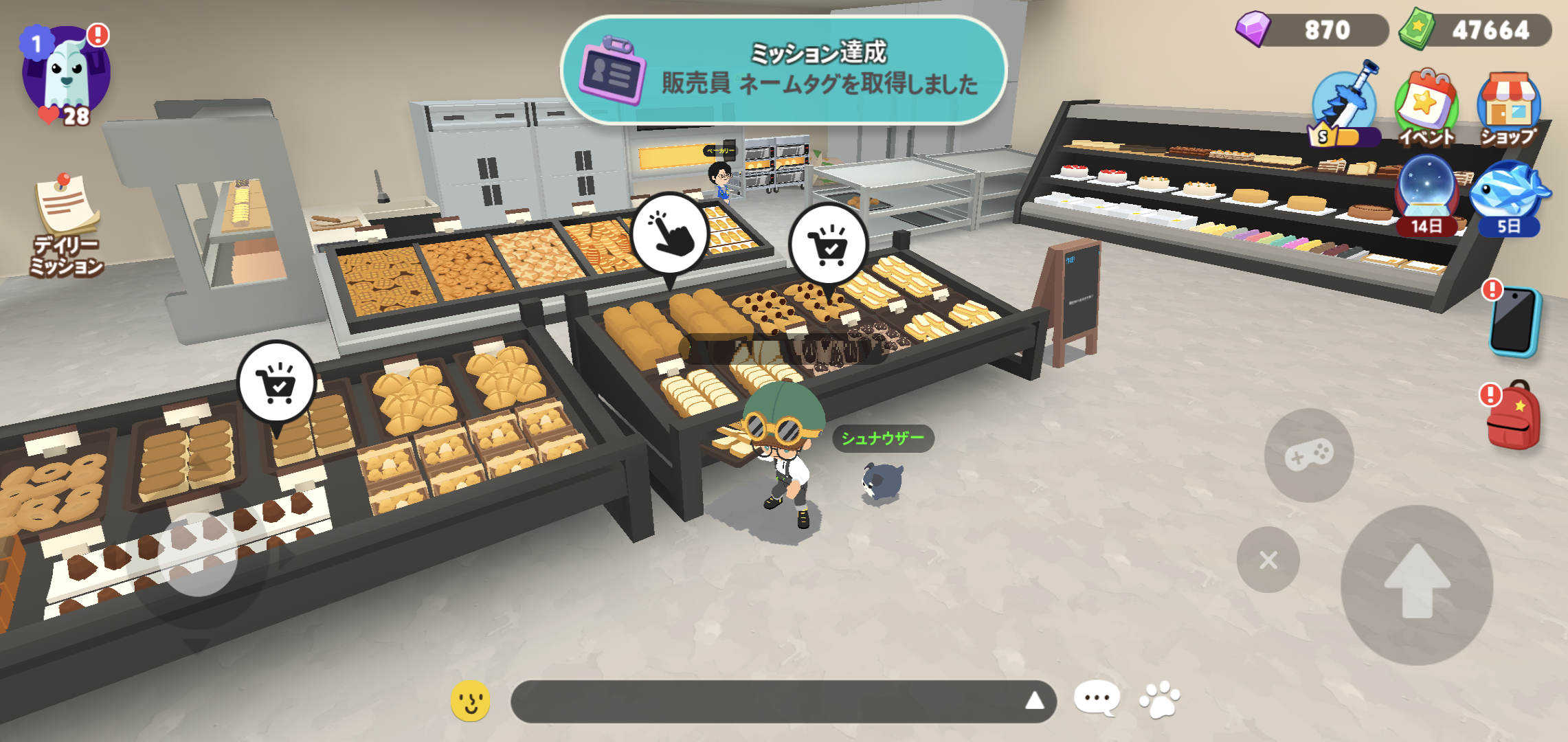Tap the jump arrow button
The height and width of the screenshot is (742, 1568).
1417,584
